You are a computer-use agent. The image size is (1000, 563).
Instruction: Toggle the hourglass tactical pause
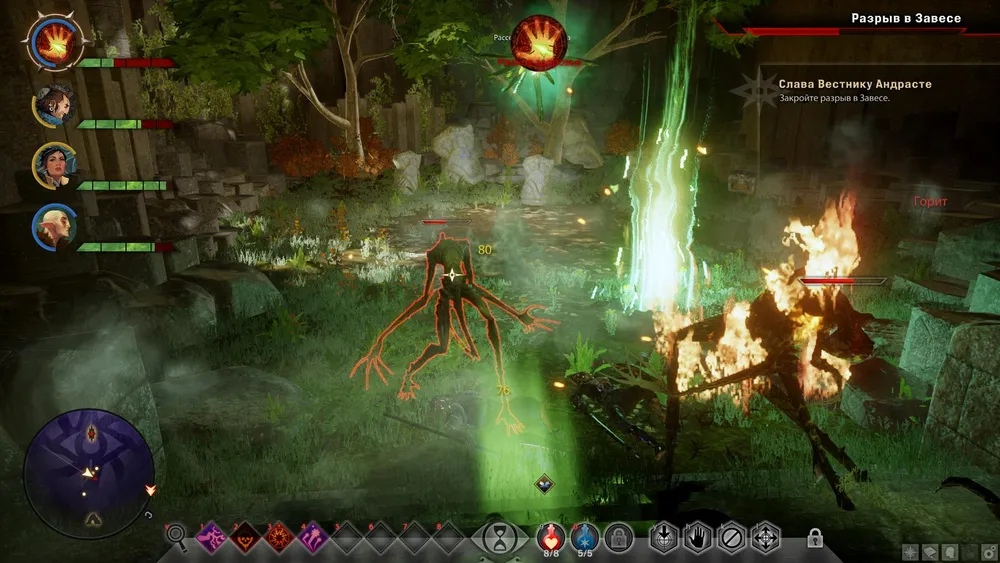coord(495,538)
